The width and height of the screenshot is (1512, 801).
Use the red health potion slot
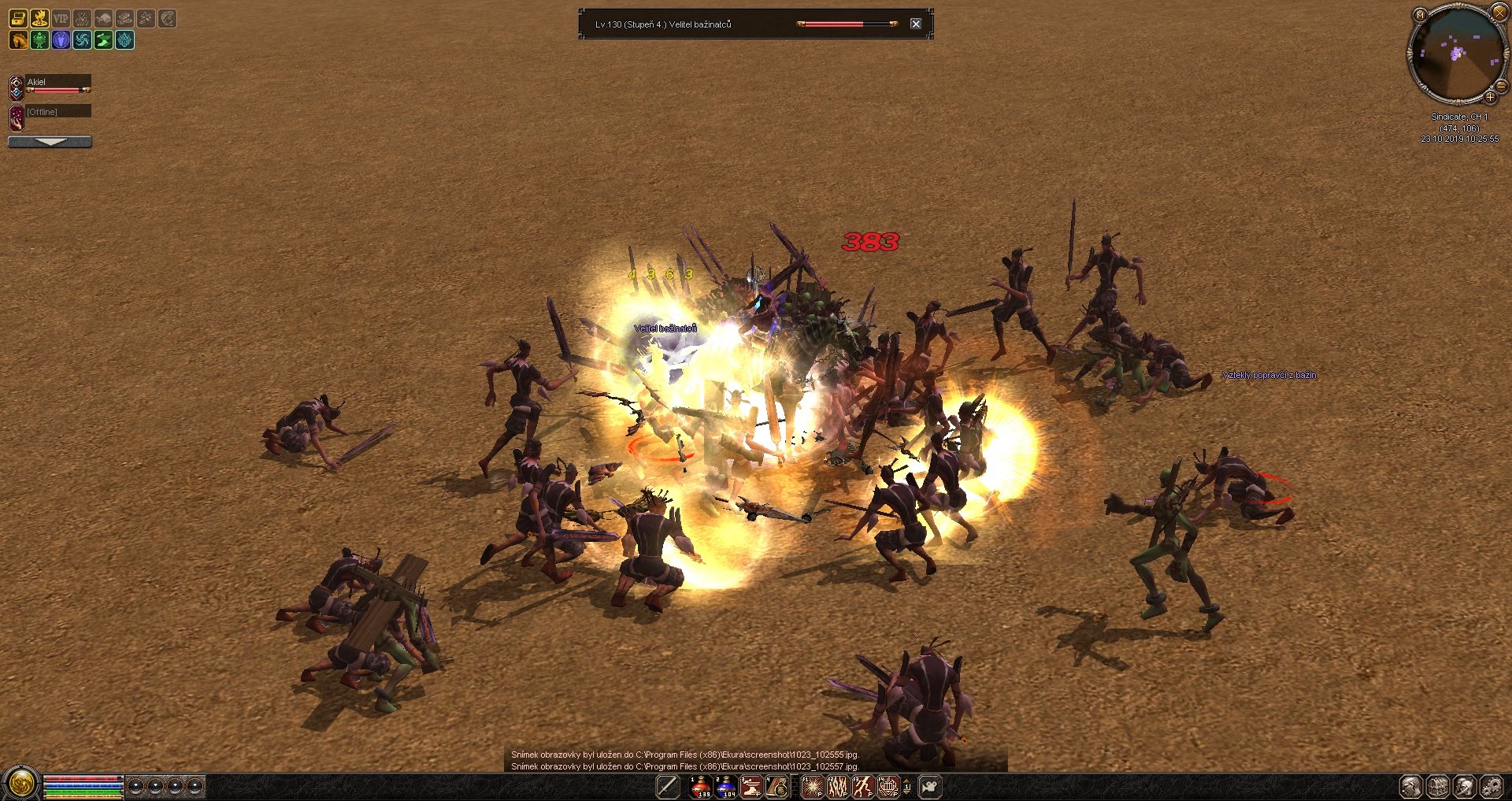coord(700,786)
